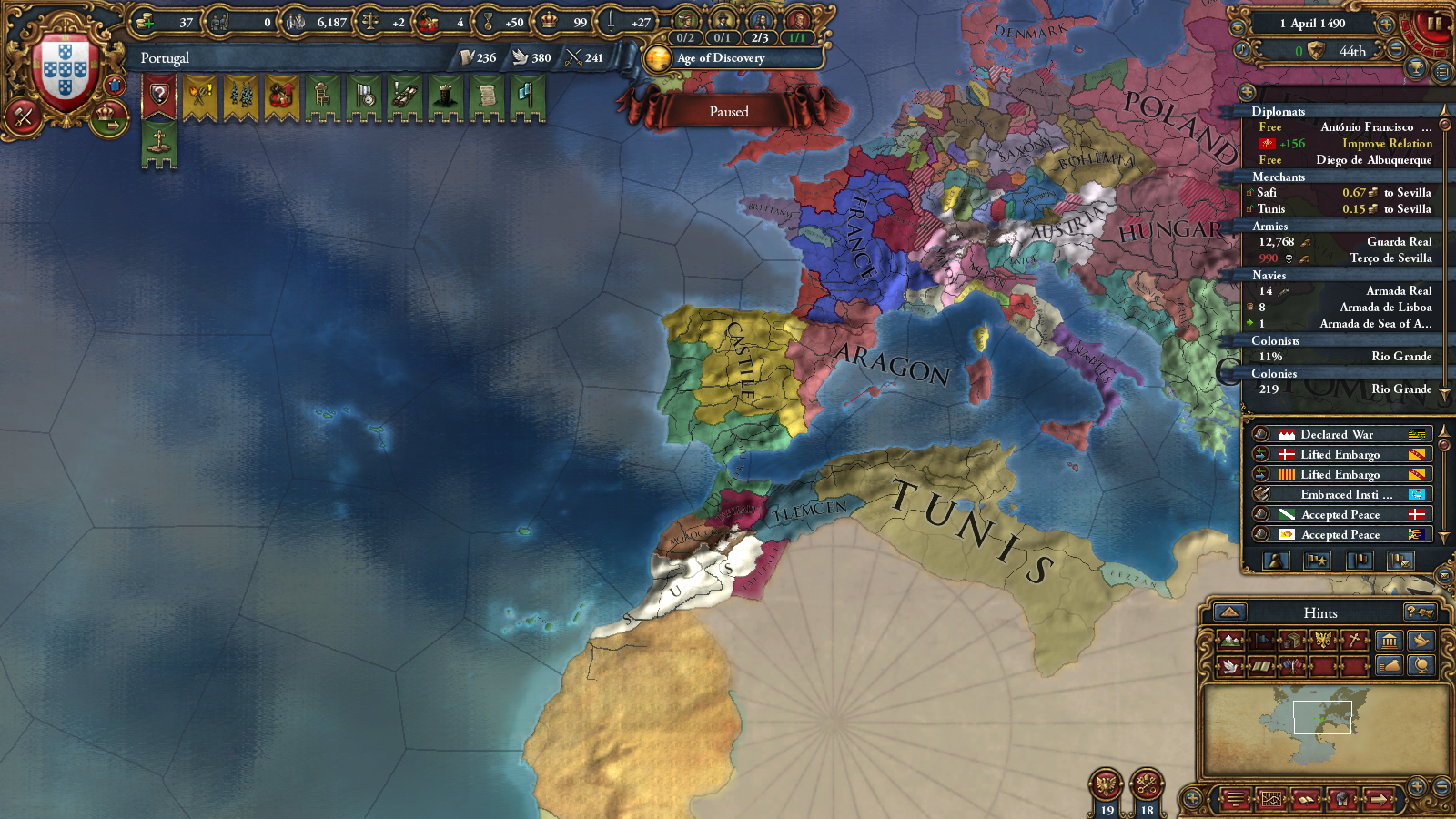Open the ledger chart icon in bottom toolbar

tap(1272, 799)
